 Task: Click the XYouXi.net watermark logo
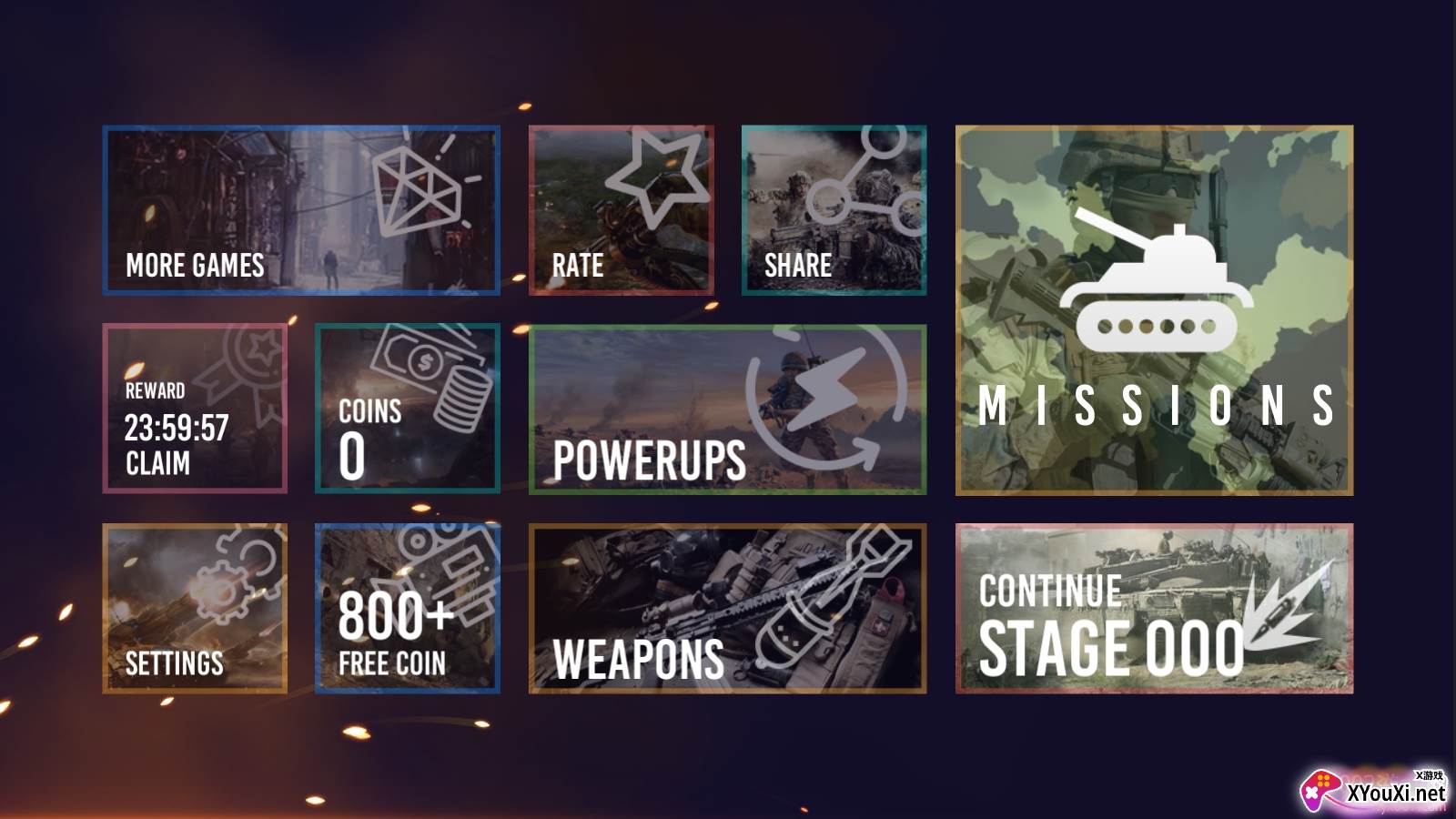click(1374, 790)
